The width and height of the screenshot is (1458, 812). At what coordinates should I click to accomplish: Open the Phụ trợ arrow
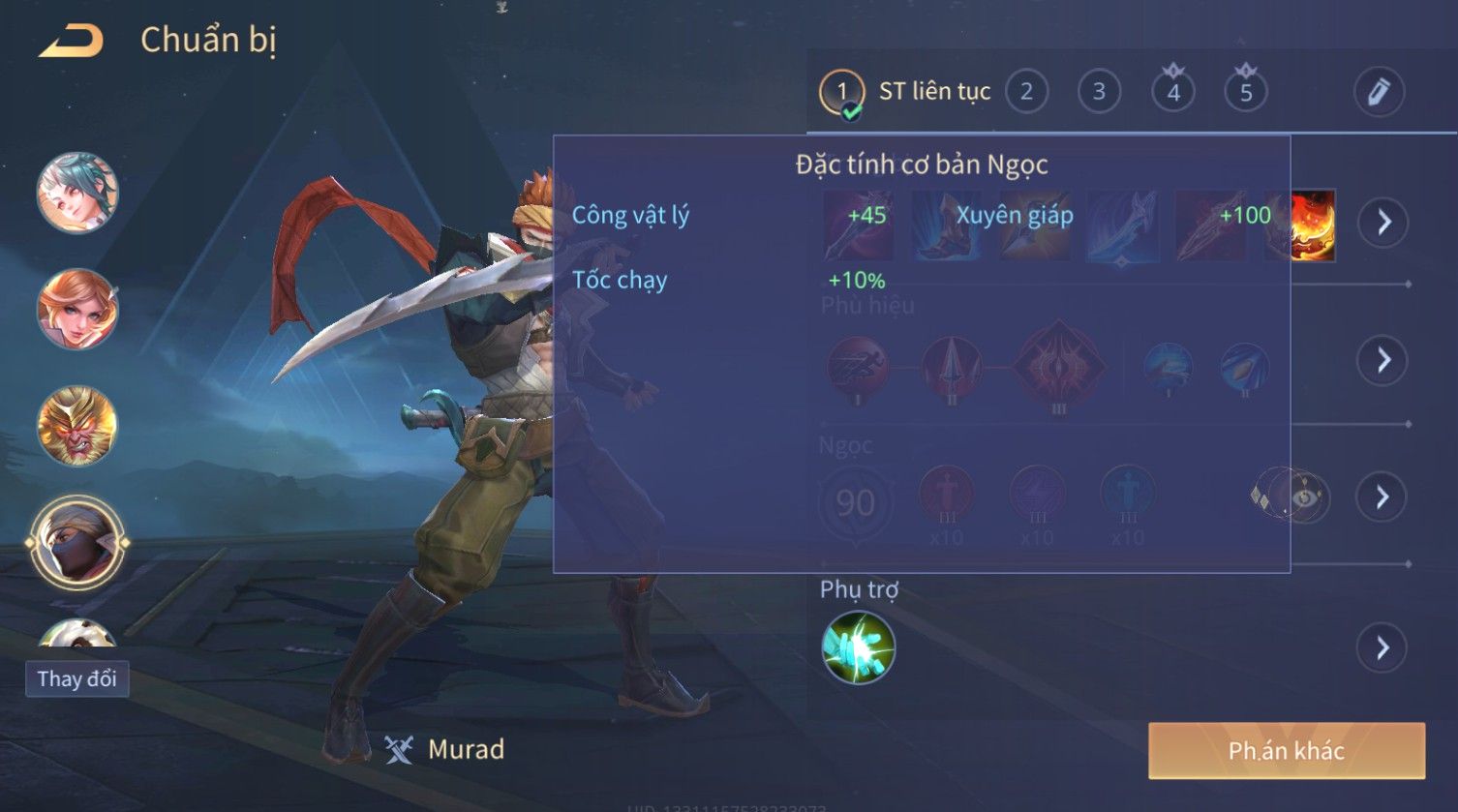tap(1382, 647)
